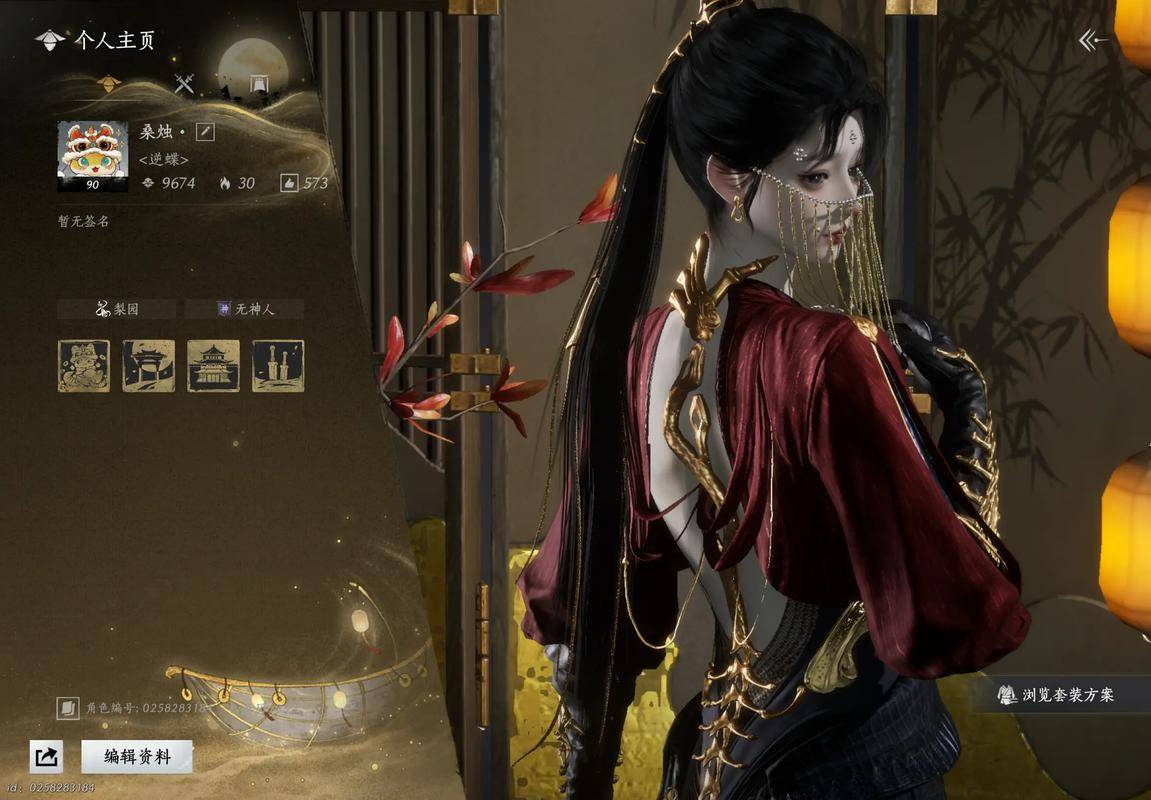Image resolution: width=1151 pixels, height=800 pixels.
Task: Switch to the gate-shaped tab
Action: tap(259, 84)
